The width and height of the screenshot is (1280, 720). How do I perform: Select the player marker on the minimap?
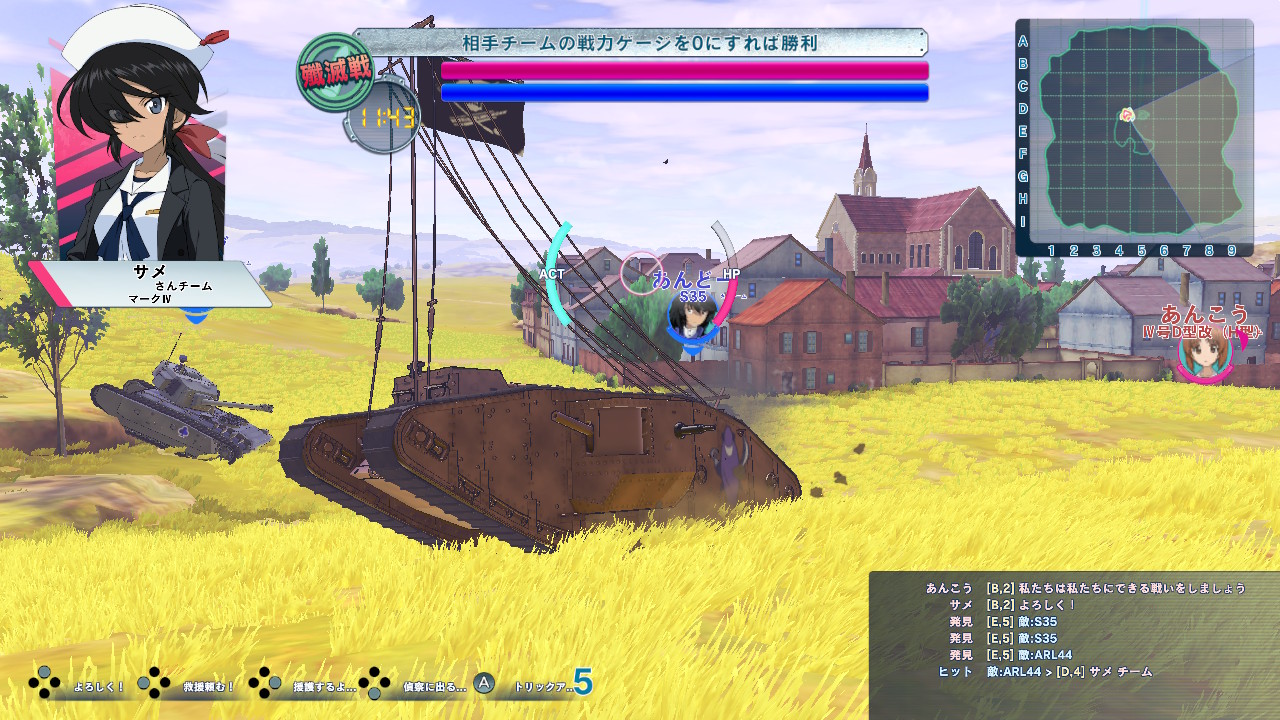tap(1127, 115)
